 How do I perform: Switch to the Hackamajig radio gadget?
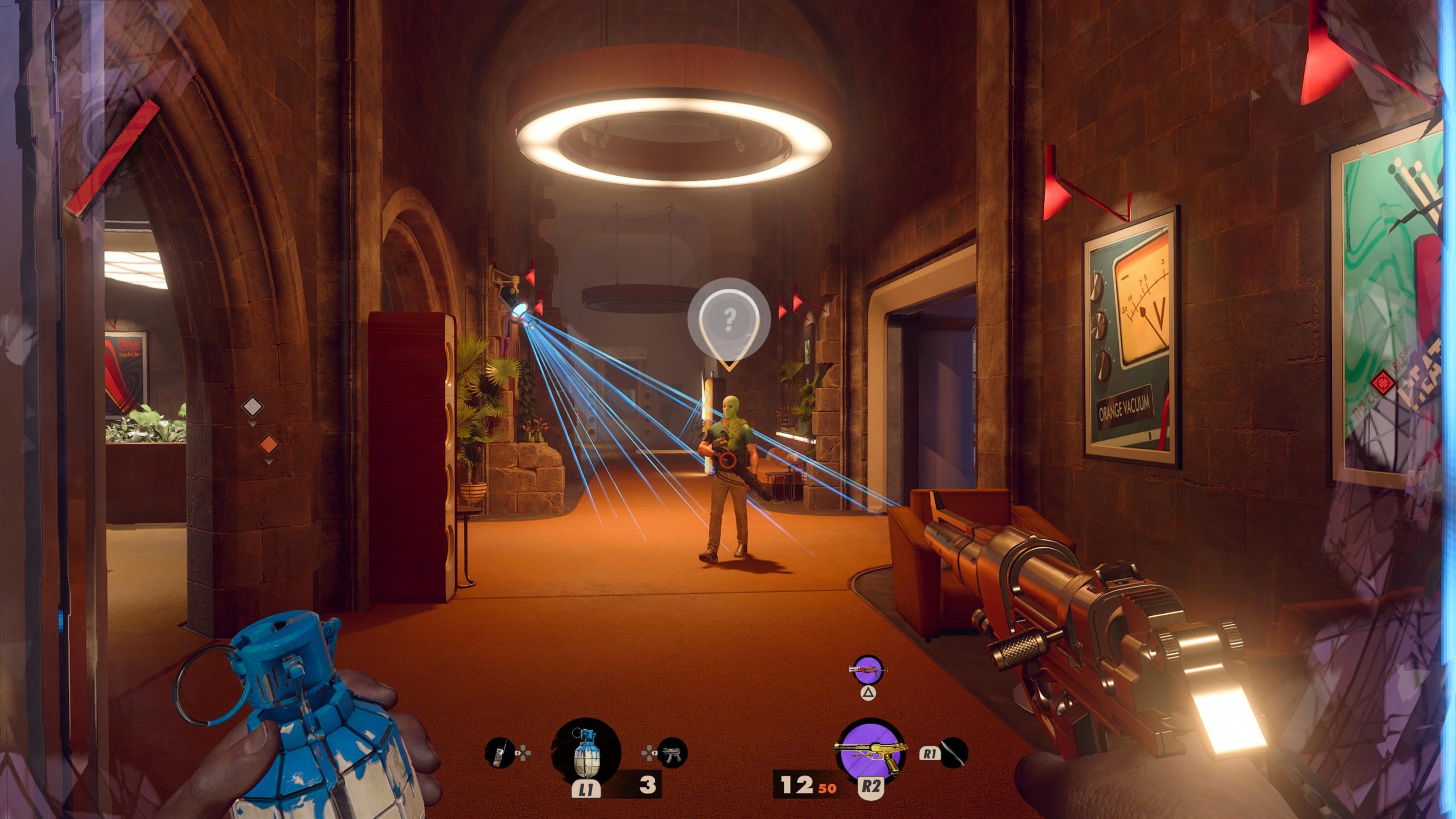499,753
